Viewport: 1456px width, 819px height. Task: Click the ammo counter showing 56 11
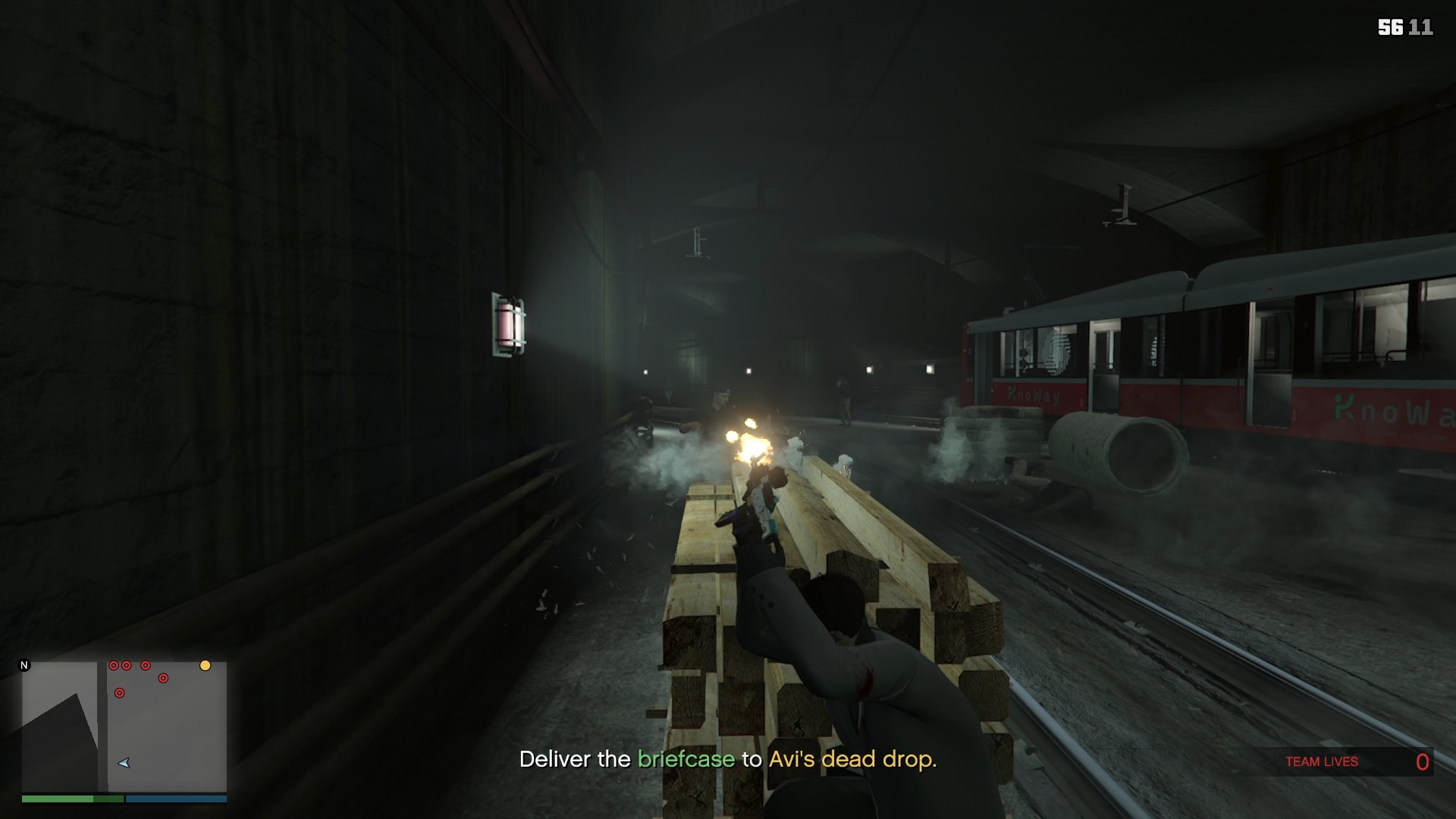tap(1406, 27)
